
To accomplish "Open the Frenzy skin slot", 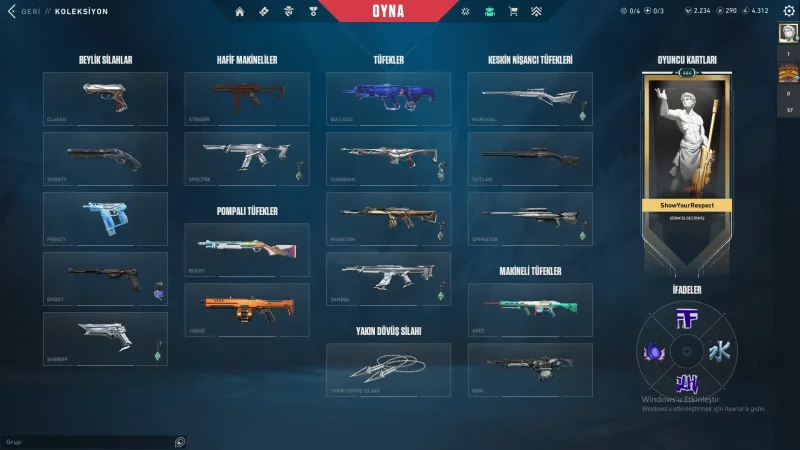I will 105,218.
